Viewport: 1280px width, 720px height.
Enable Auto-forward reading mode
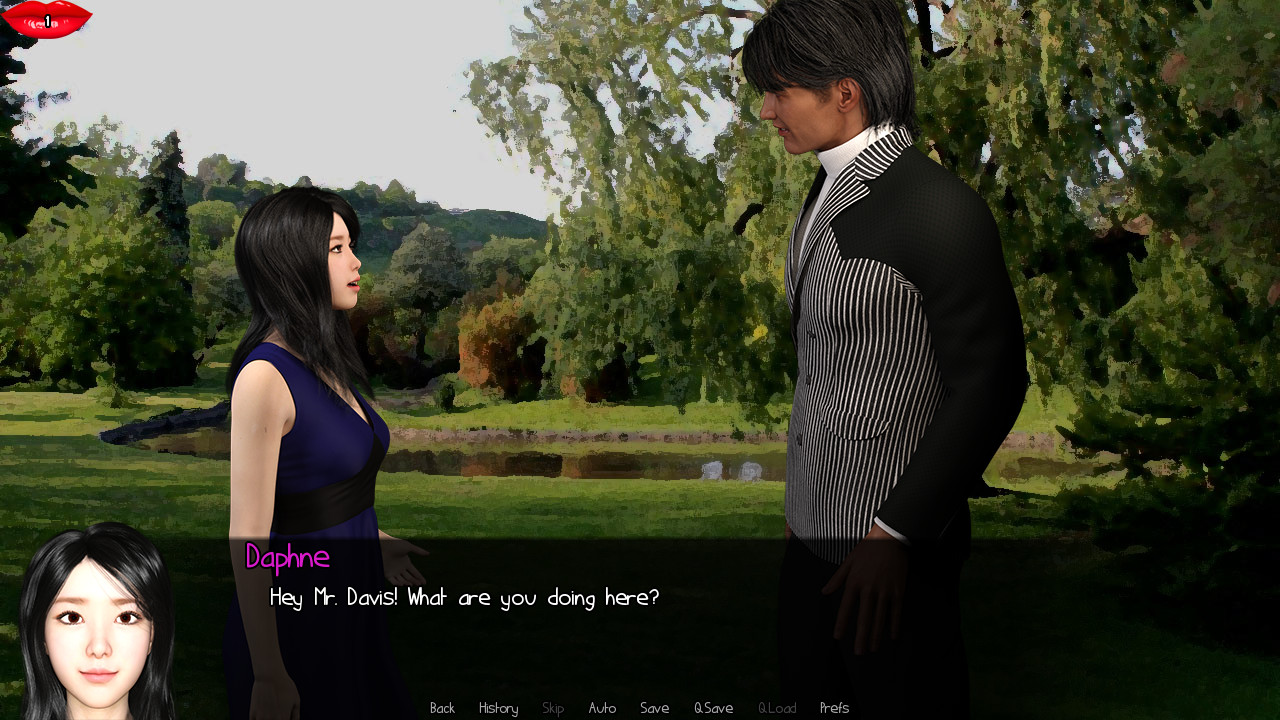[602, 707]
